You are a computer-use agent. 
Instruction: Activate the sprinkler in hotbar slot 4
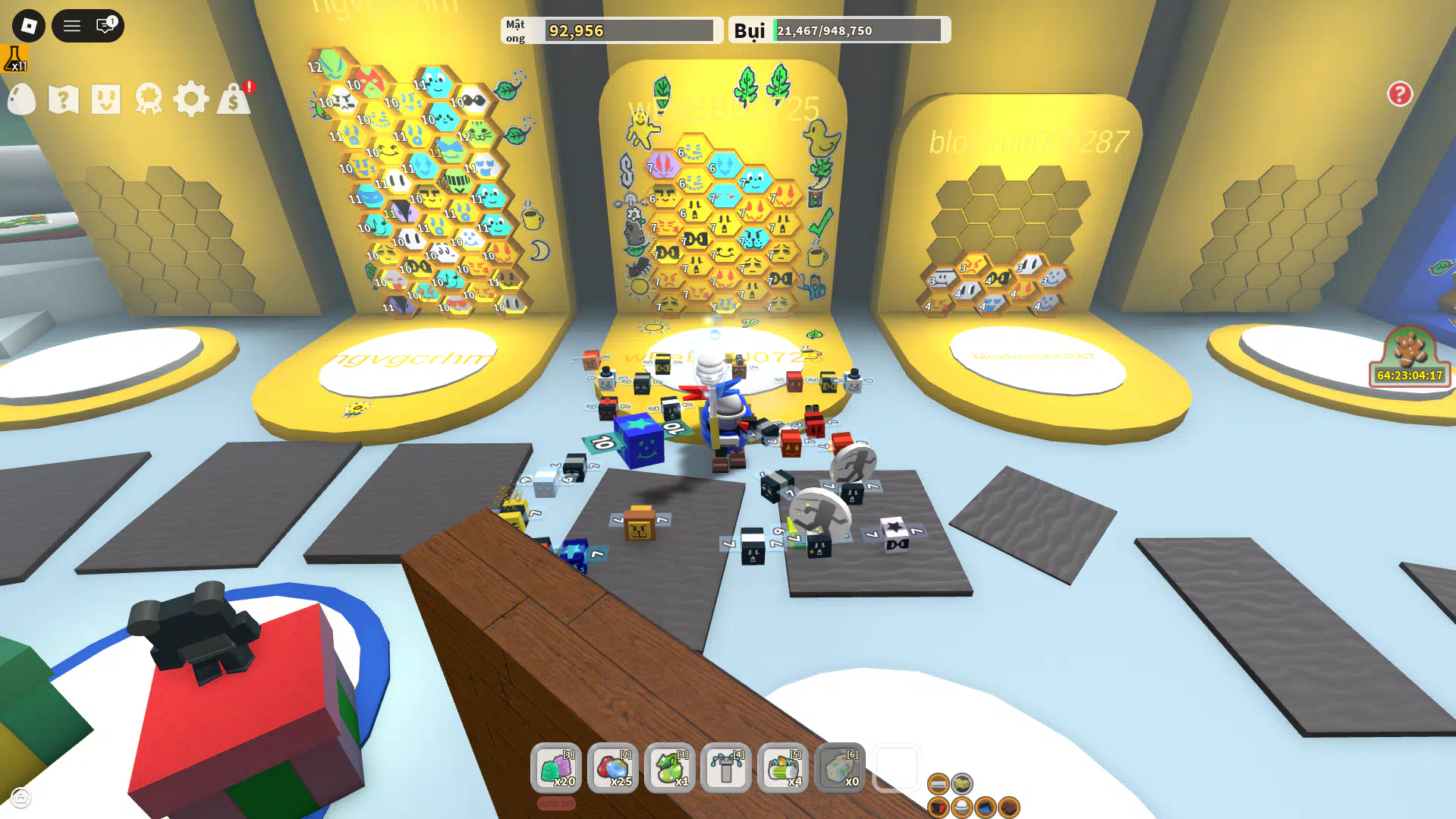726,768
